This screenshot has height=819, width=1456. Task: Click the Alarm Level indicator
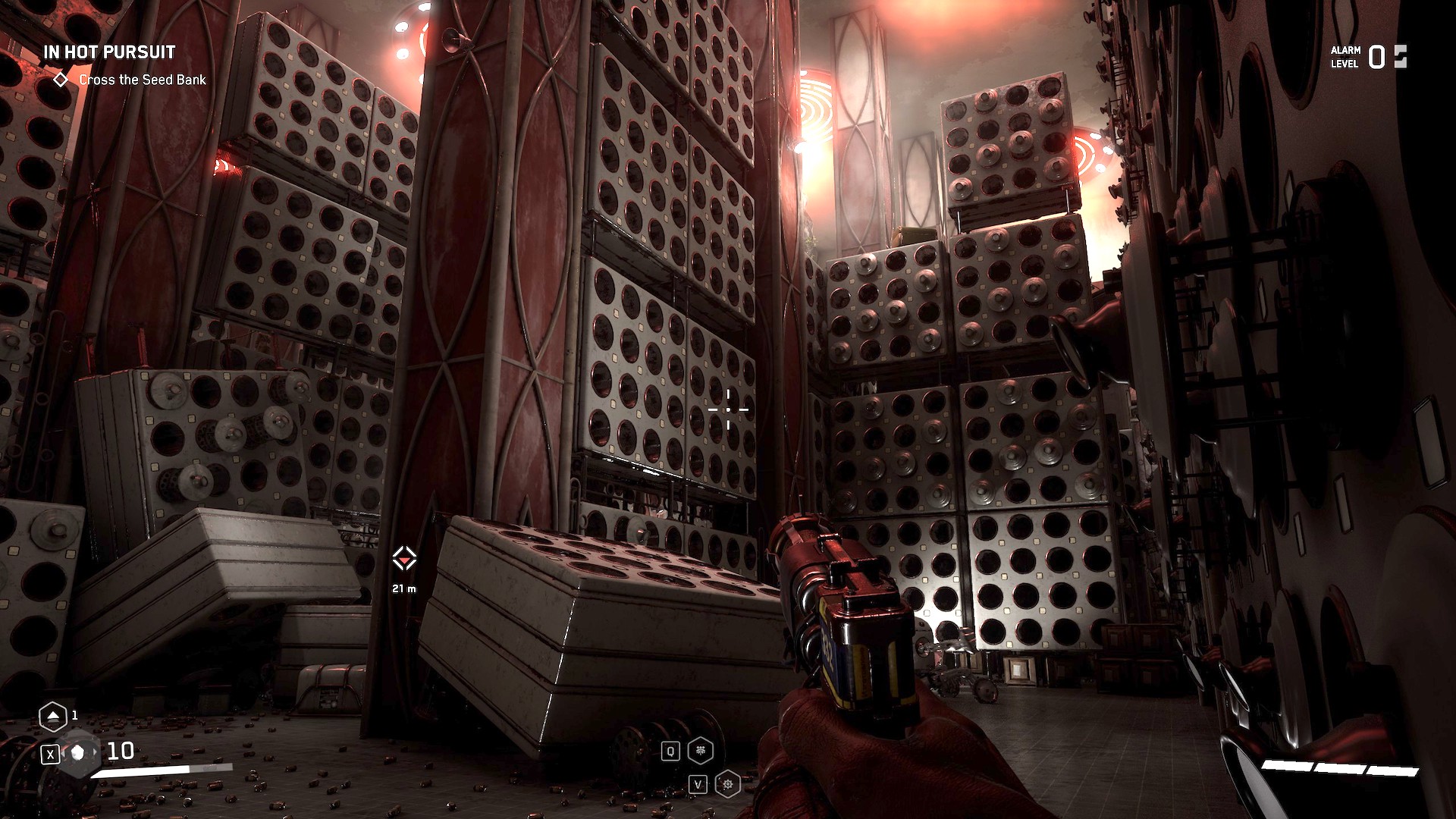1368,57
